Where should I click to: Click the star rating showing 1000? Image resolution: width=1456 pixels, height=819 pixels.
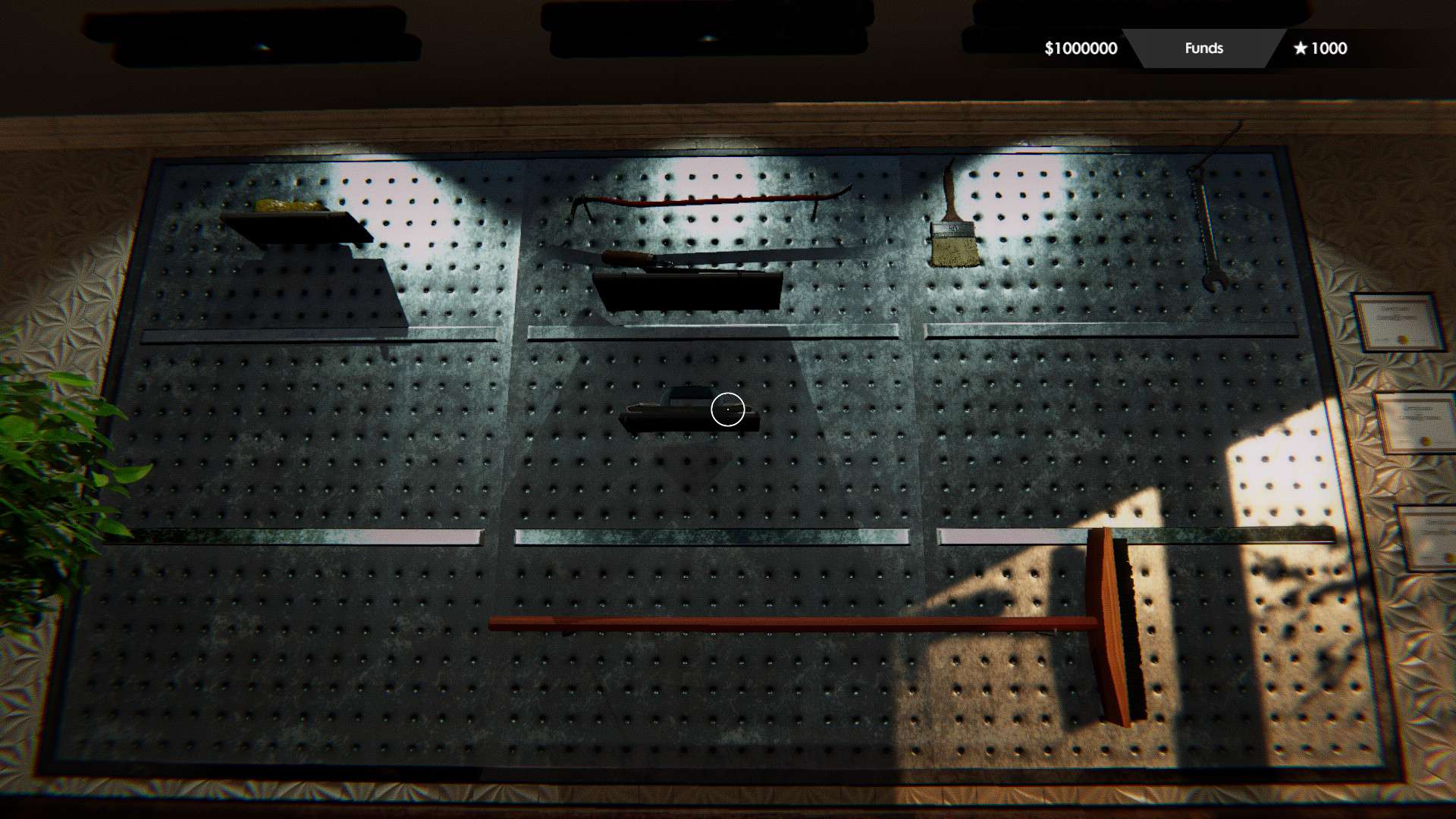click(1323, 49)
